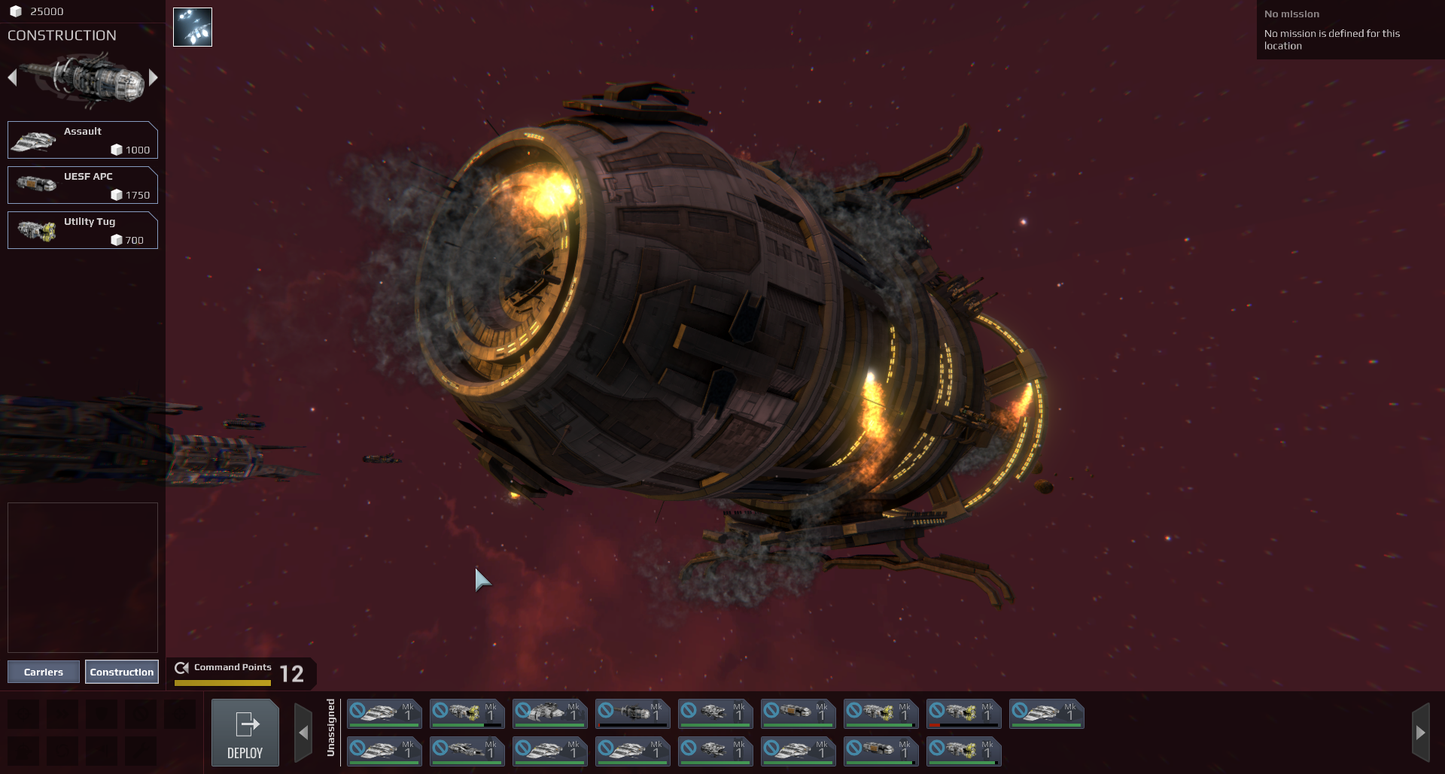Select the first unassigned Mk 1 ship card
This screenshot has width=1445, height=774.
[384, 713]
